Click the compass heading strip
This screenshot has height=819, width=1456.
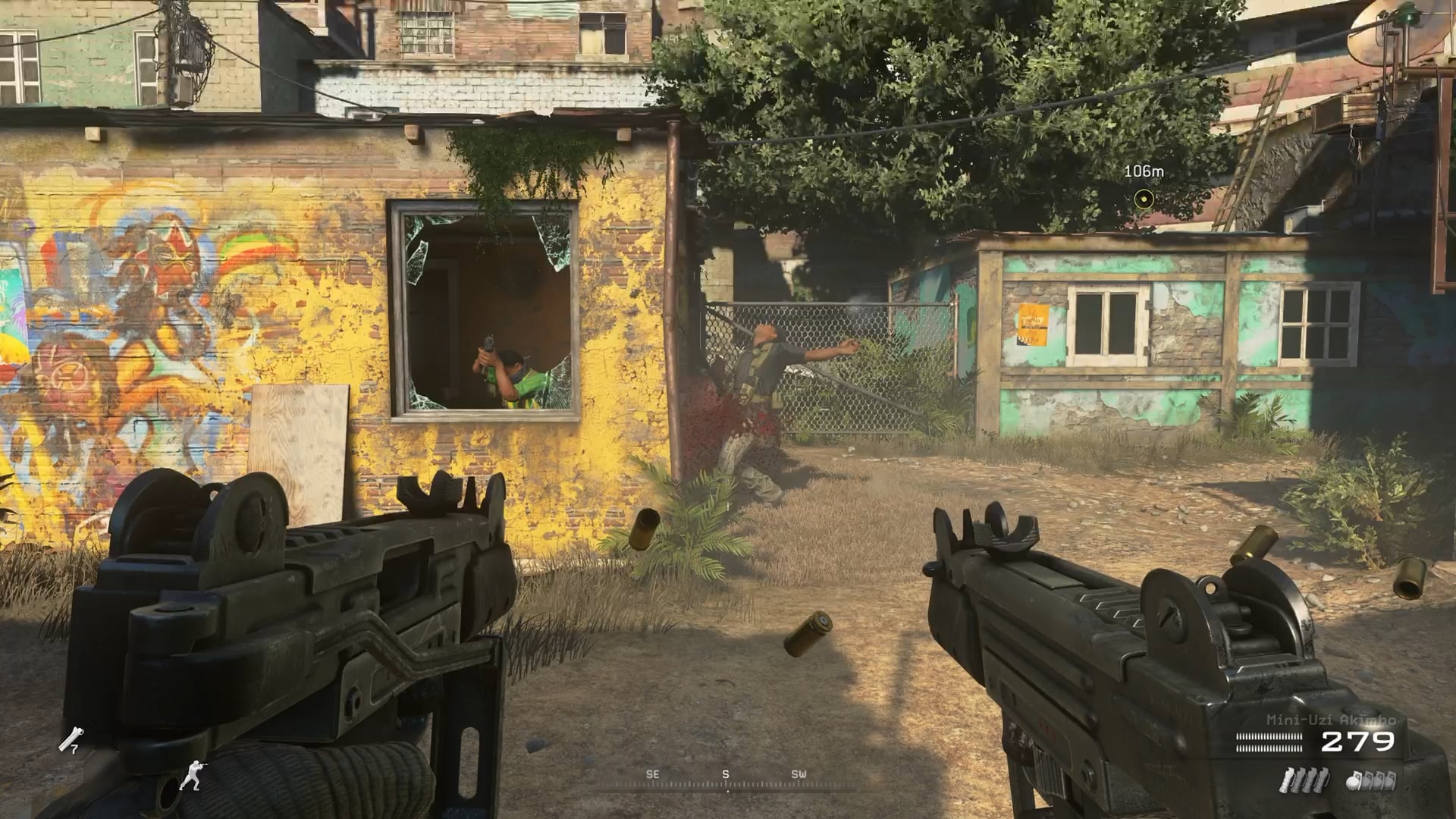pos(726,780)
